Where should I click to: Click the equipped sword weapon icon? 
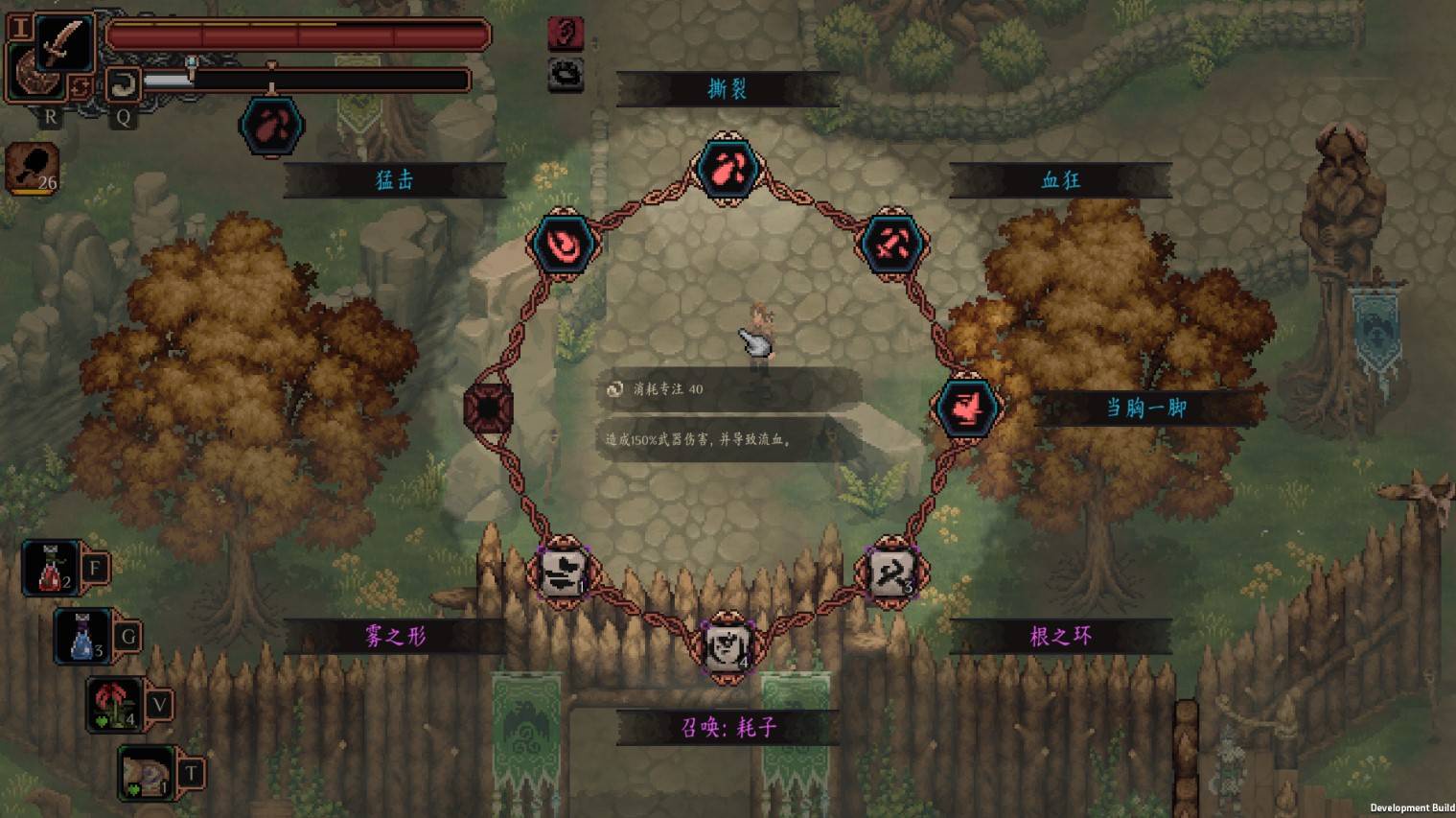(x=63, y=43)
